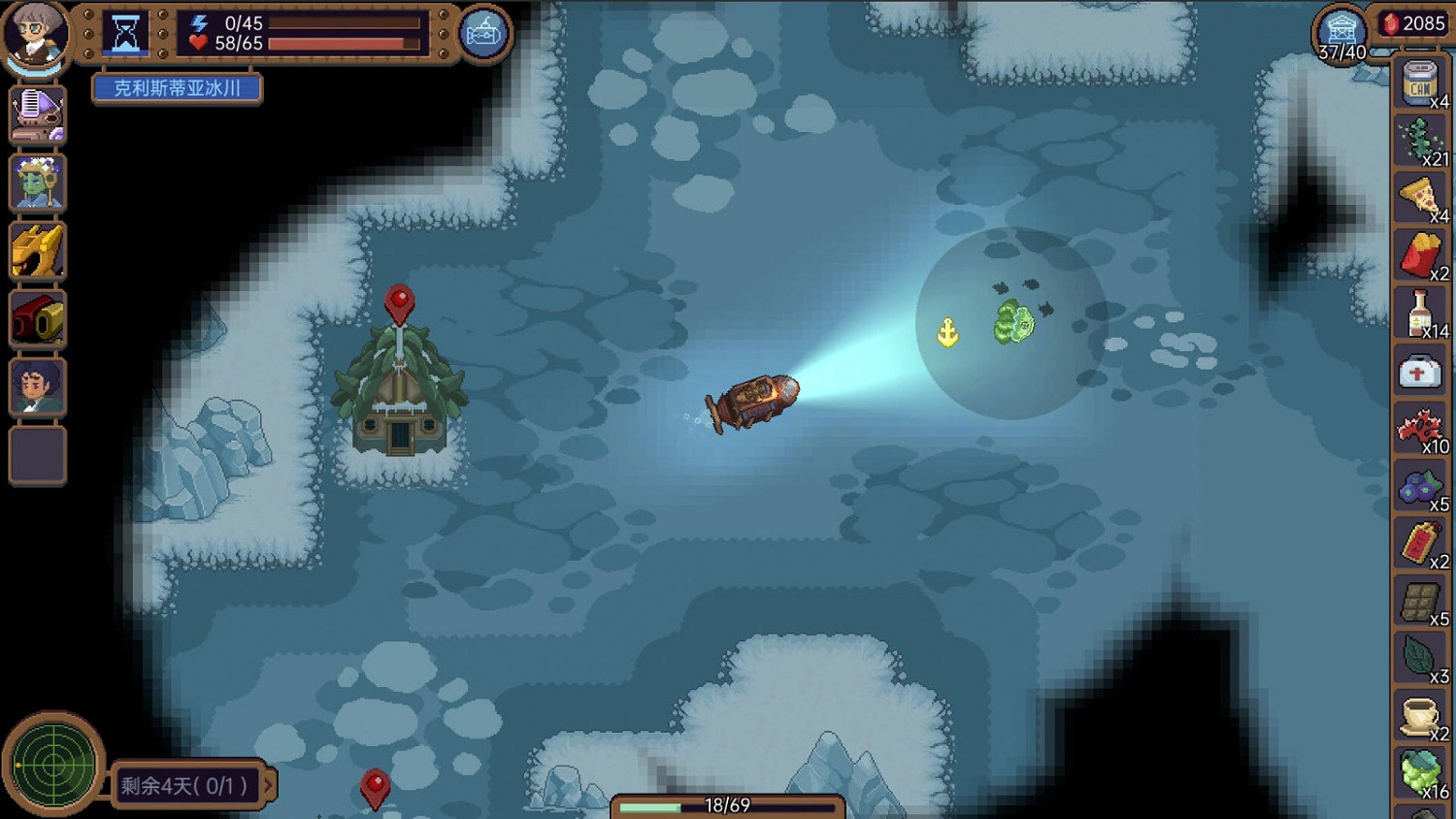Click the golden dragon relic icon
The height and width of the screenshot is (819, 1456).
37,250
